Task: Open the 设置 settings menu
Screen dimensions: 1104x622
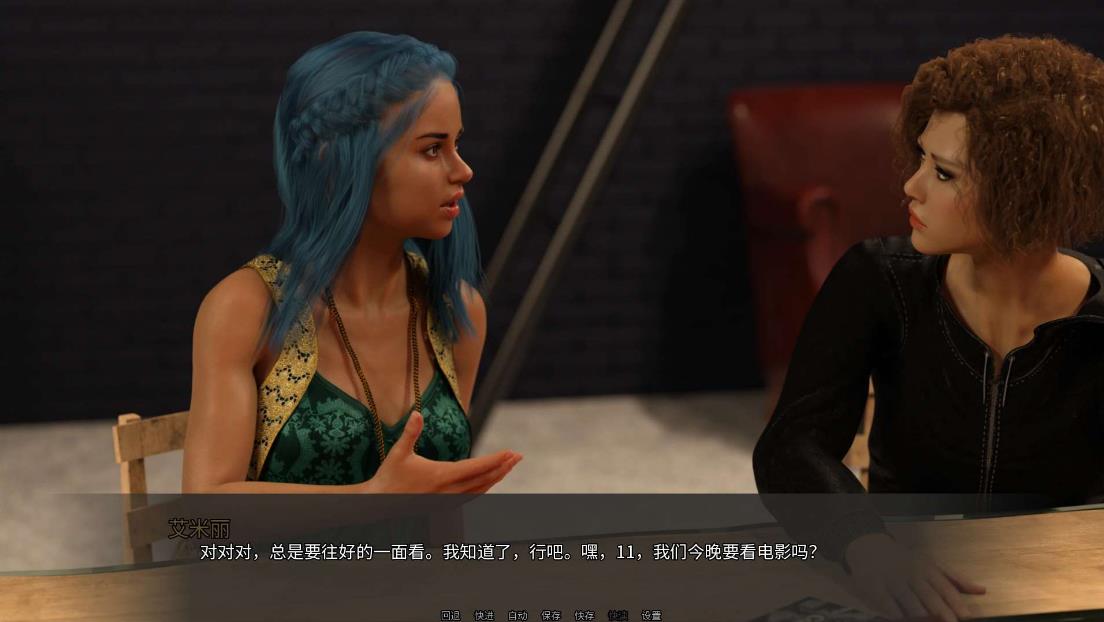Action: (x=651, y=615)
